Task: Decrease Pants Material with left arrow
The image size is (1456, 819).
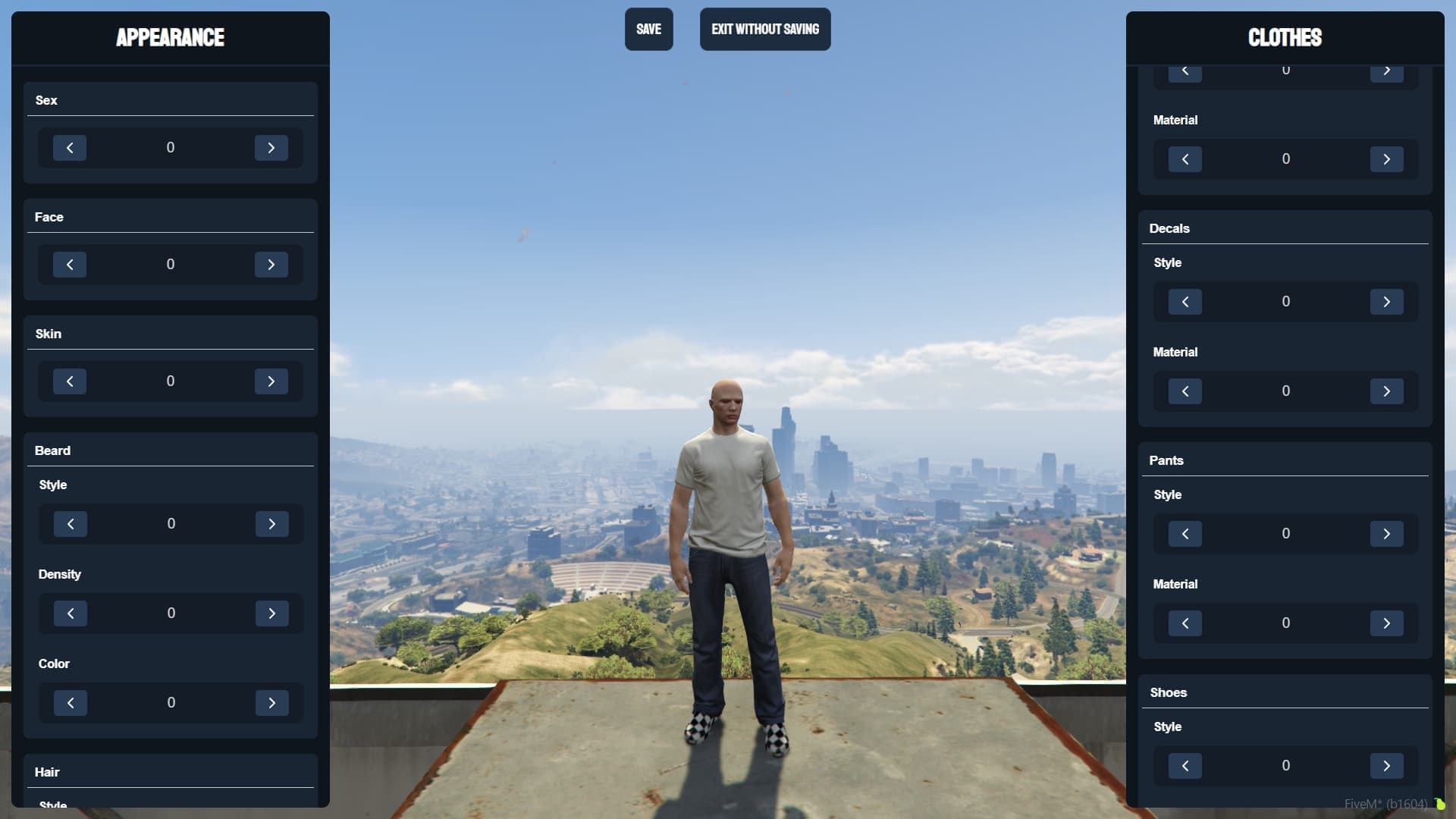Action: (x=1185, y=623)
